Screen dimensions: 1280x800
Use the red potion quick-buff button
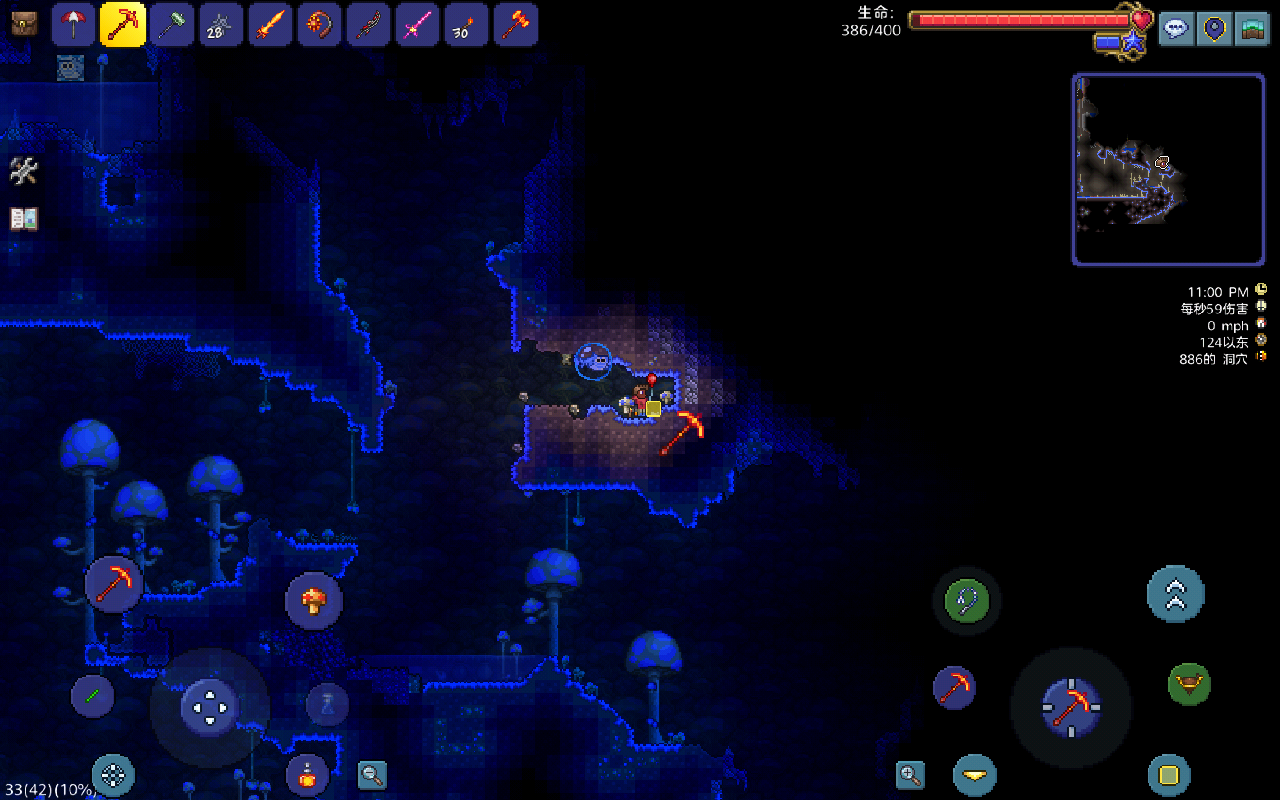(307, 774)
